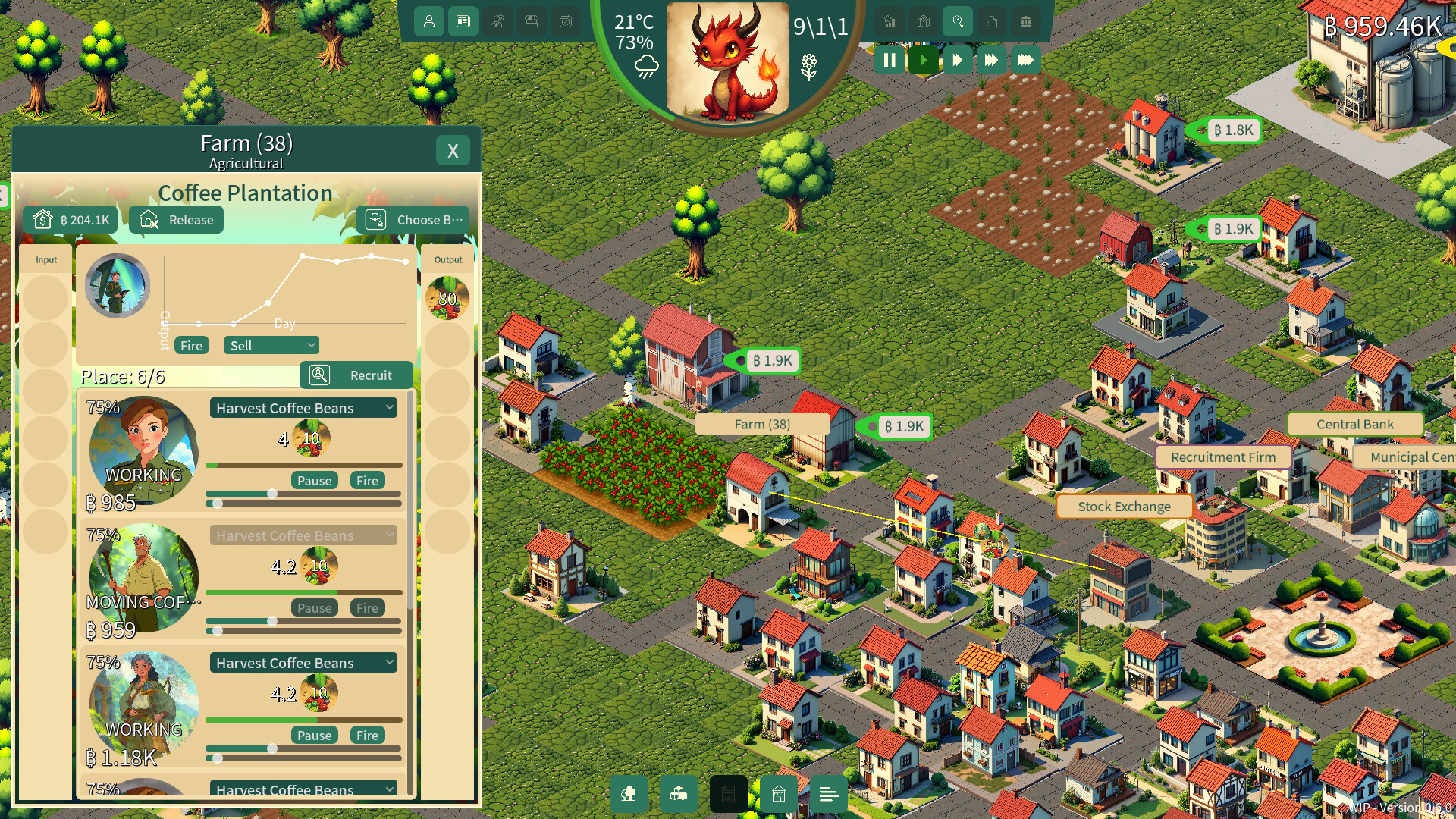The image size is (1456, 819).
Task: Open the tree planting icon at bottom
Action: click(629, 794)
